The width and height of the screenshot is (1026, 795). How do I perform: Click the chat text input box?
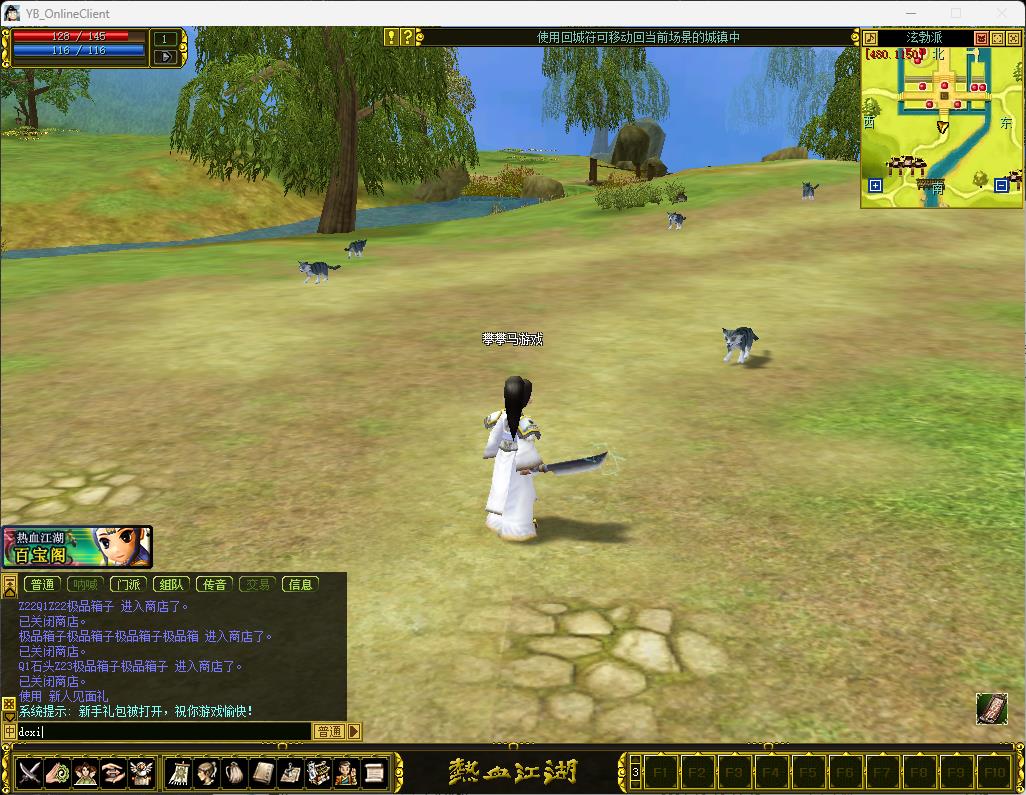click(160, 731)
